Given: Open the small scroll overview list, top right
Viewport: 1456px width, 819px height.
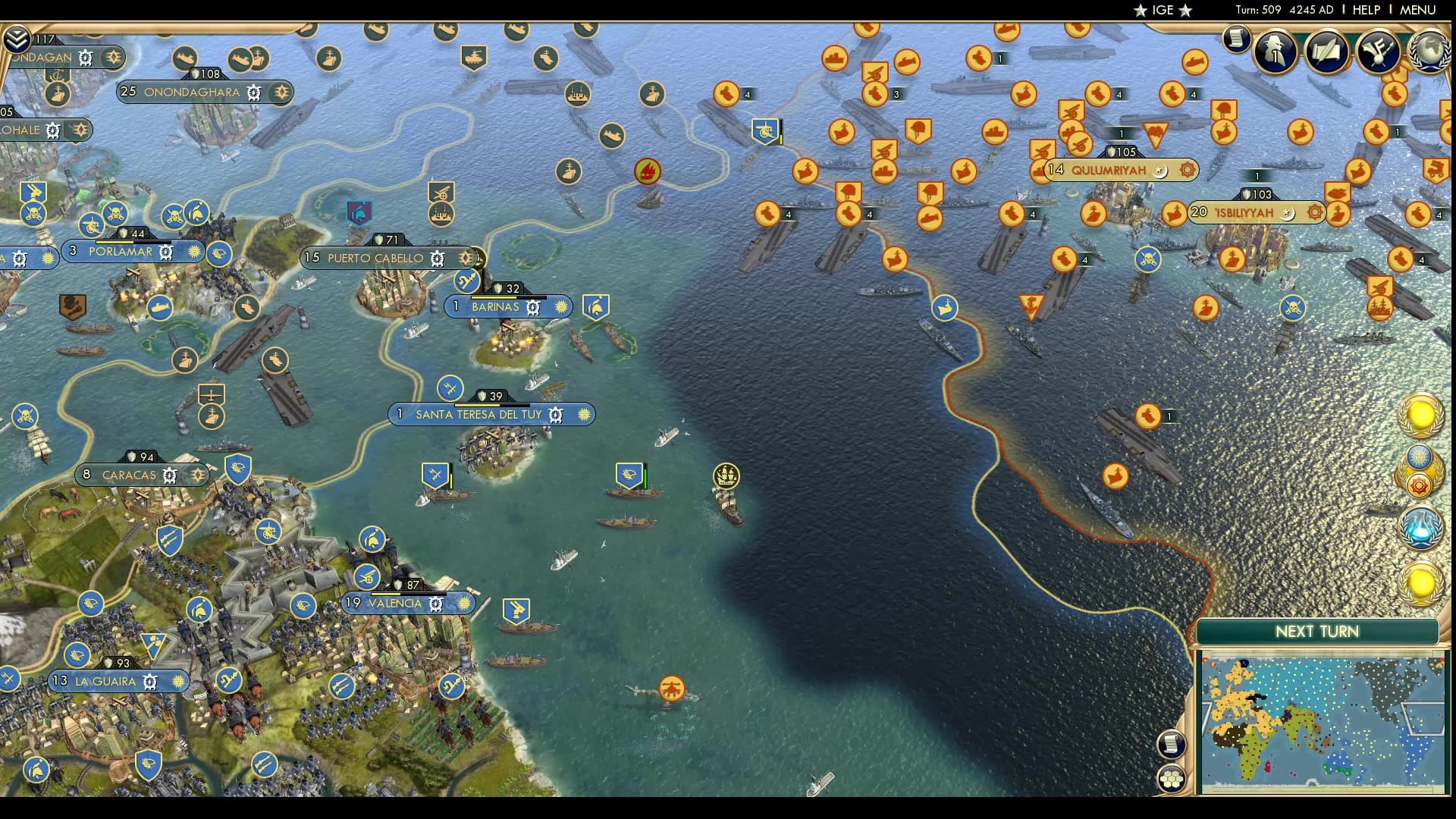Looking at the screenshot, I should (x=1236, y=38).
